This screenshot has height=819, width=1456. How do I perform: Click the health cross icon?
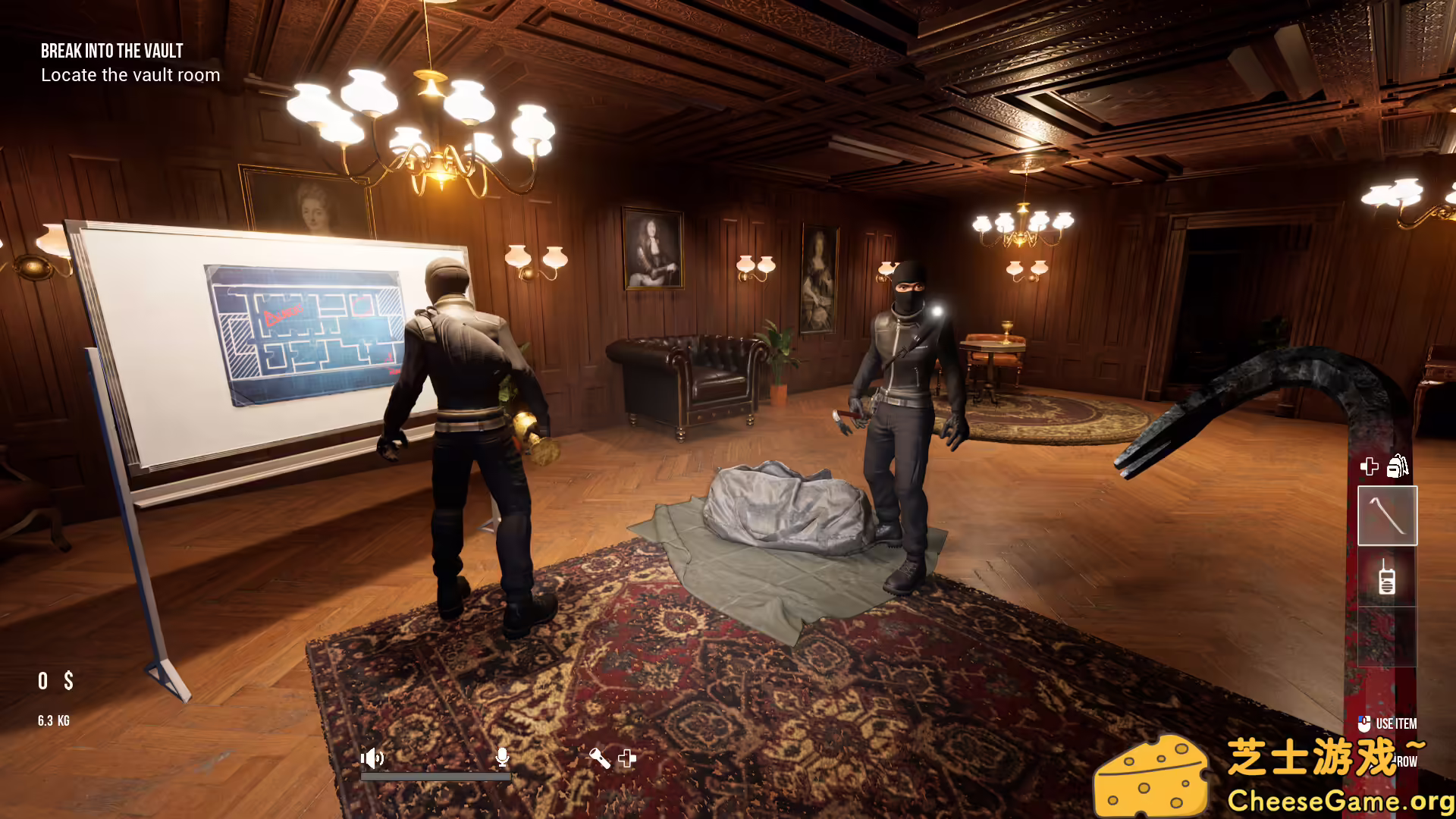click(x=1370, y=467)
